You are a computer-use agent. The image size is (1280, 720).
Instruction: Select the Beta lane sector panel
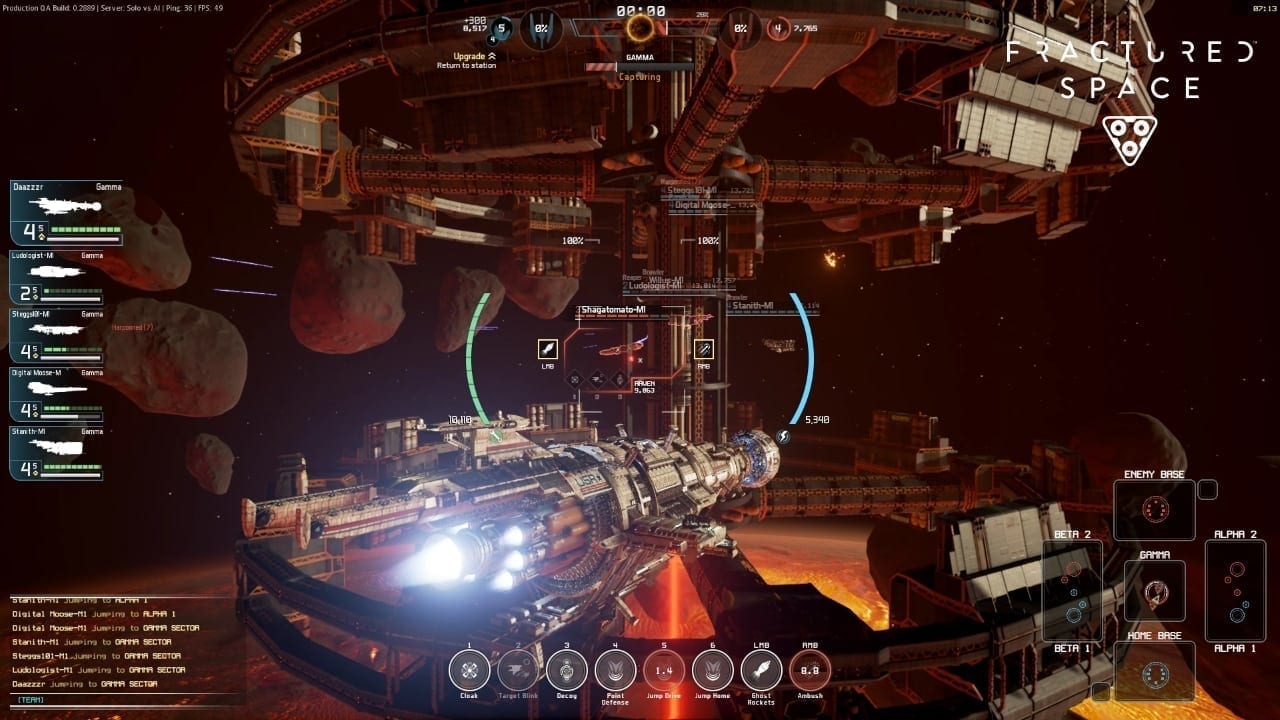click(1073, 591)
